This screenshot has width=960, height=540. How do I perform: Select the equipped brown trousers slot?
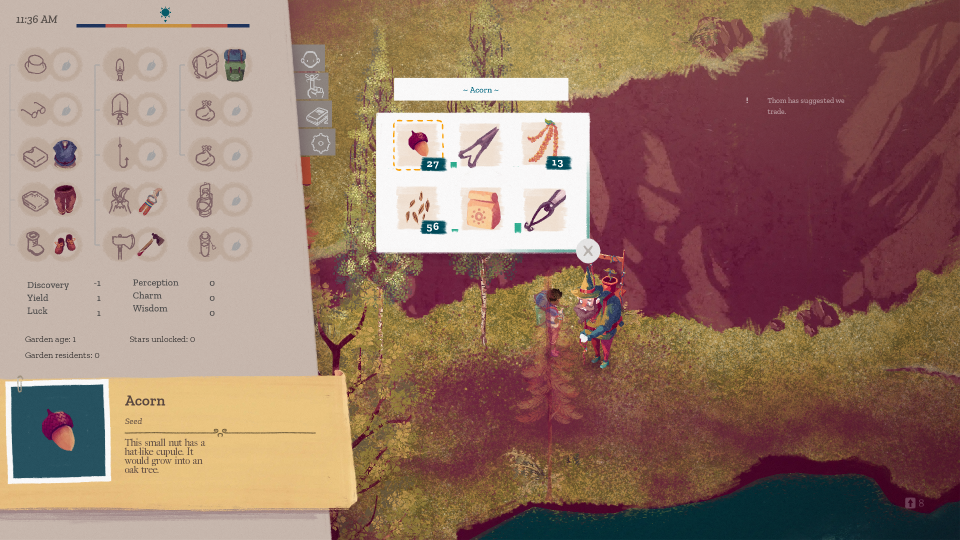65,199
